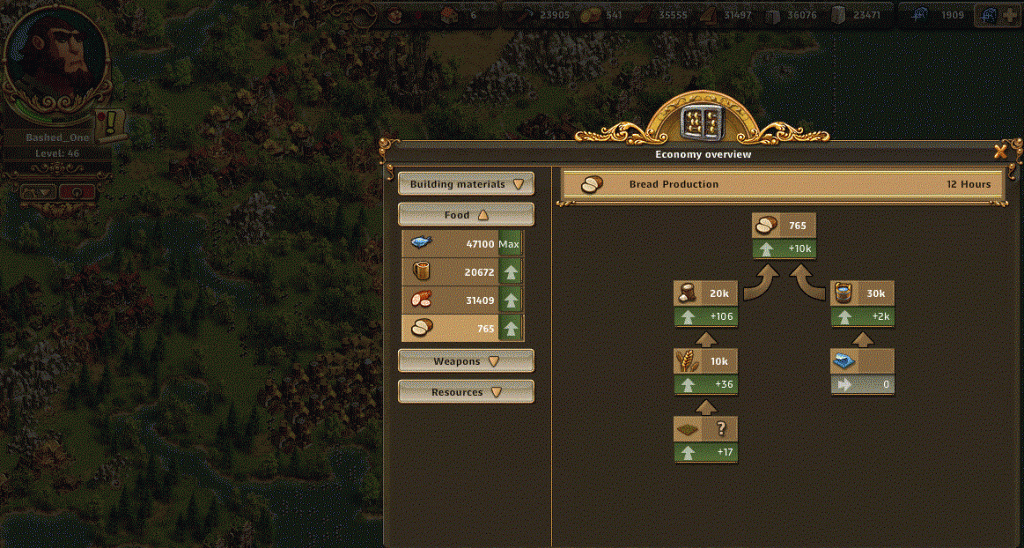Close the Economy overview window

pos(999,153)
